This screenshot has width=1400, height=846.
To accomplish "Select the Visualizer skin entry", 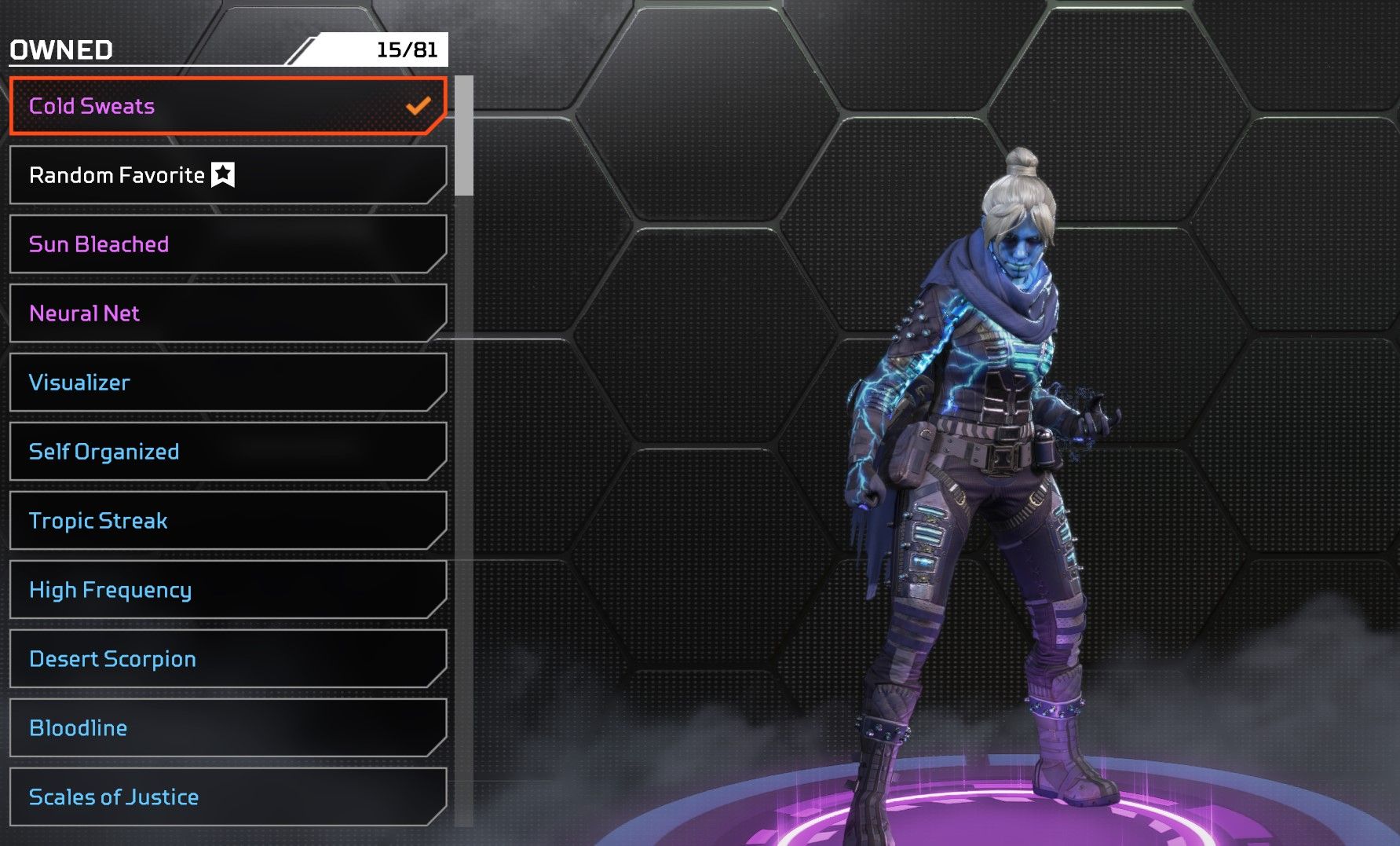I will pos(228,383).
